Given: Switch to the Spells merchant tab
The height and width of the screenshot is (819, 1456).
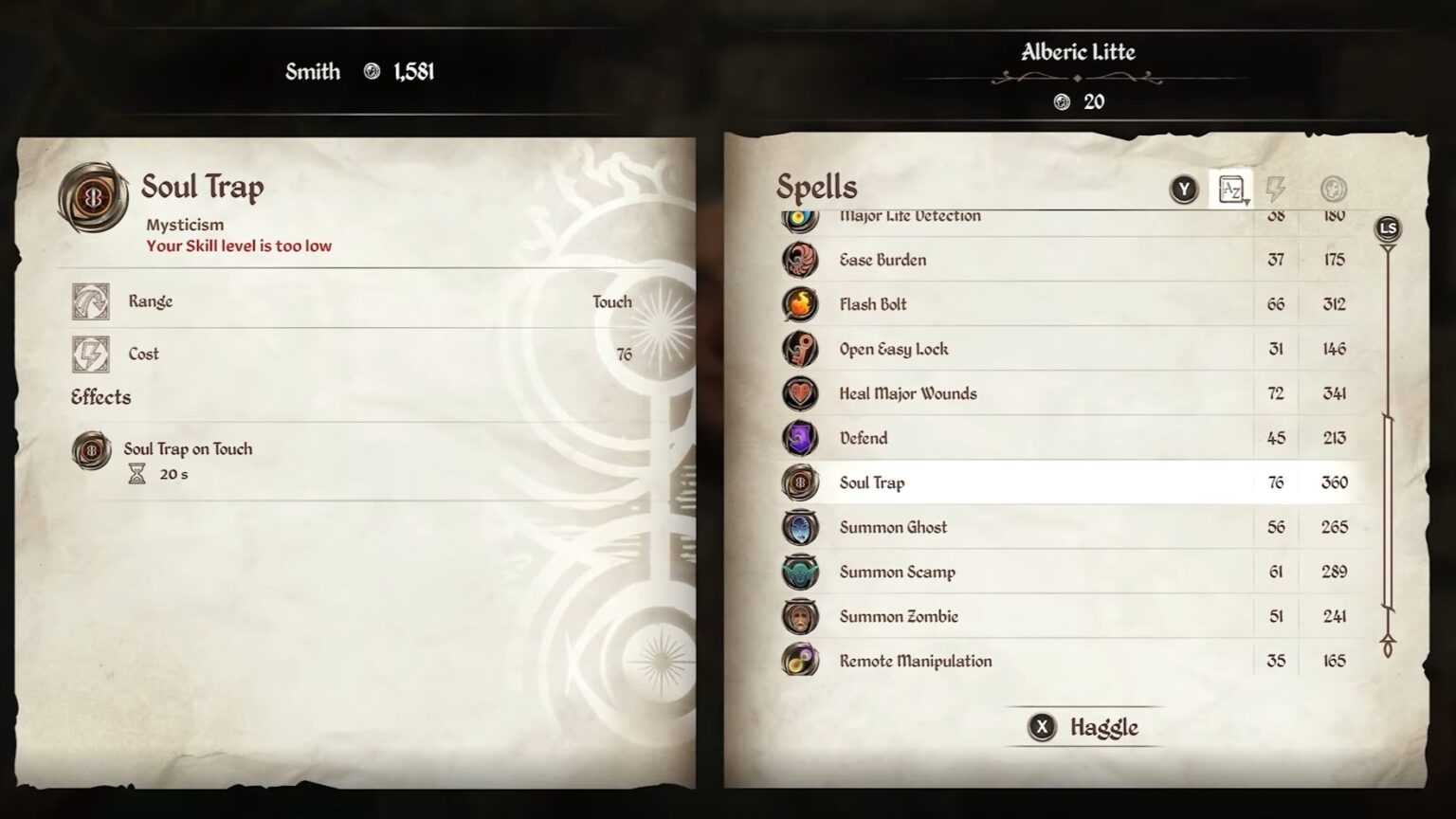Looking at the screenshot, I should coord(816,187).
